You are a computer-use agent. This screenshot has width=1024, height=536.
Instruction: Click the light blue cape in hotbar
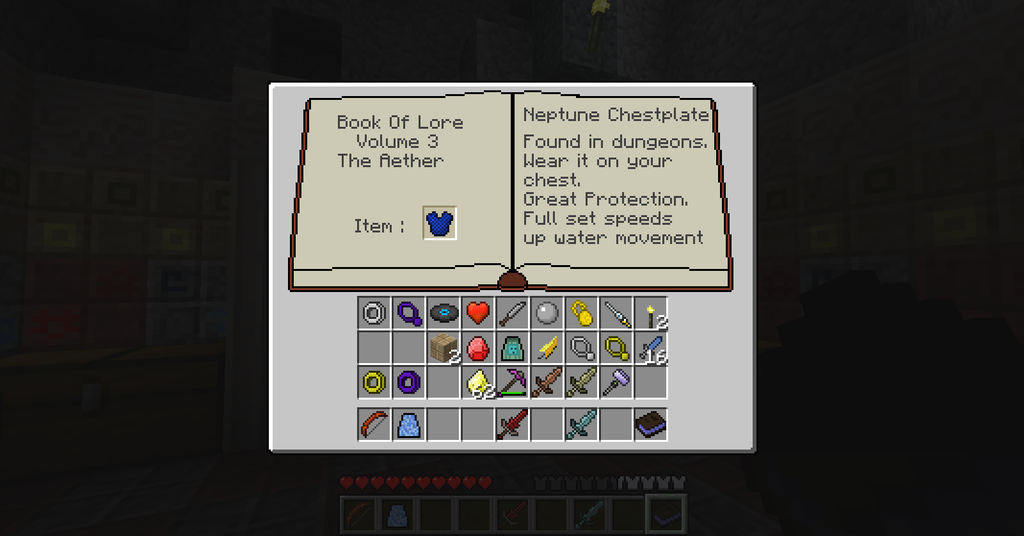click(409, 425)
